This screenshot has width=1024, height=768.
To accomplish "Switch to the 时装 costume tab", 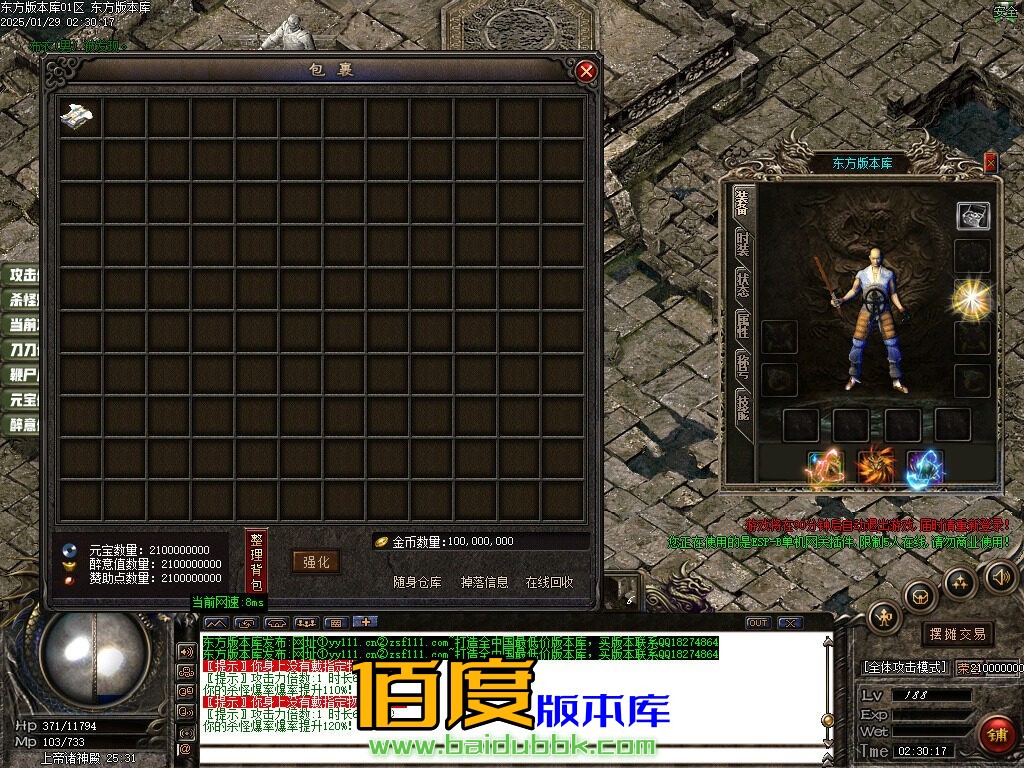I will tap(742, 243).
